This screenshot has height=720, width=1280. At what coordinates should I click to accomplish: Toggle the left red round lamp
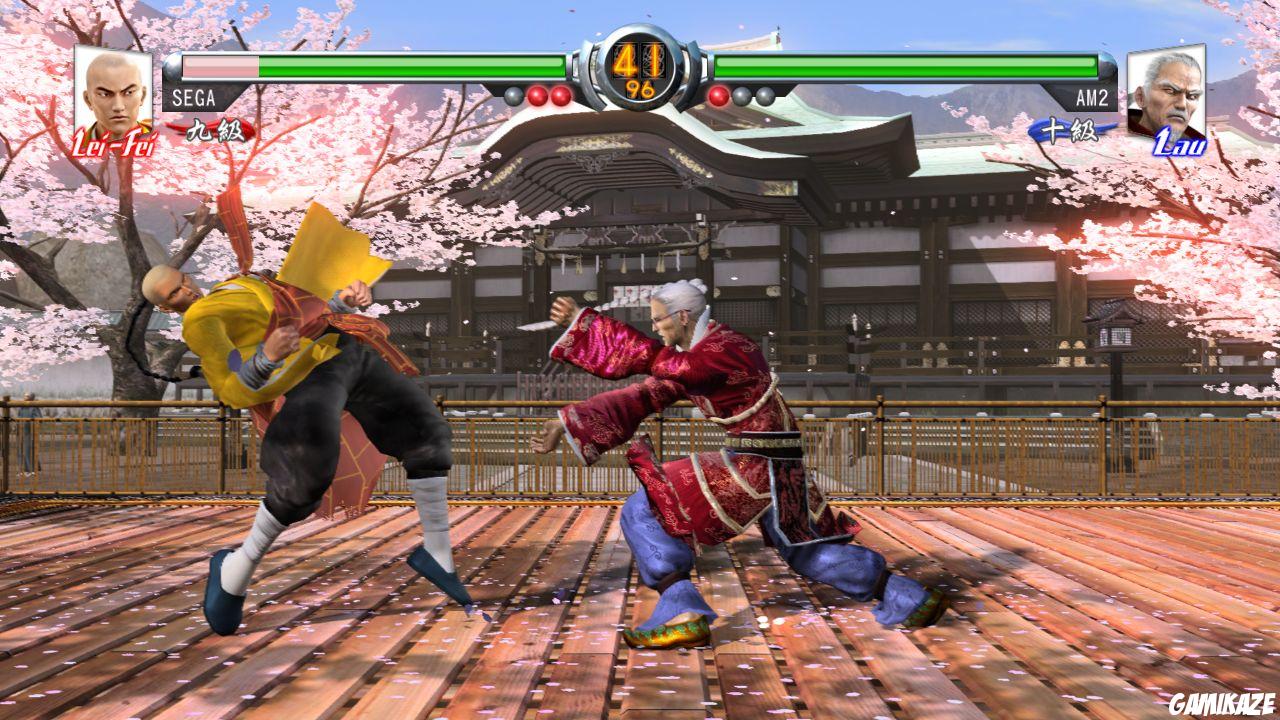[x=560, y=95]
